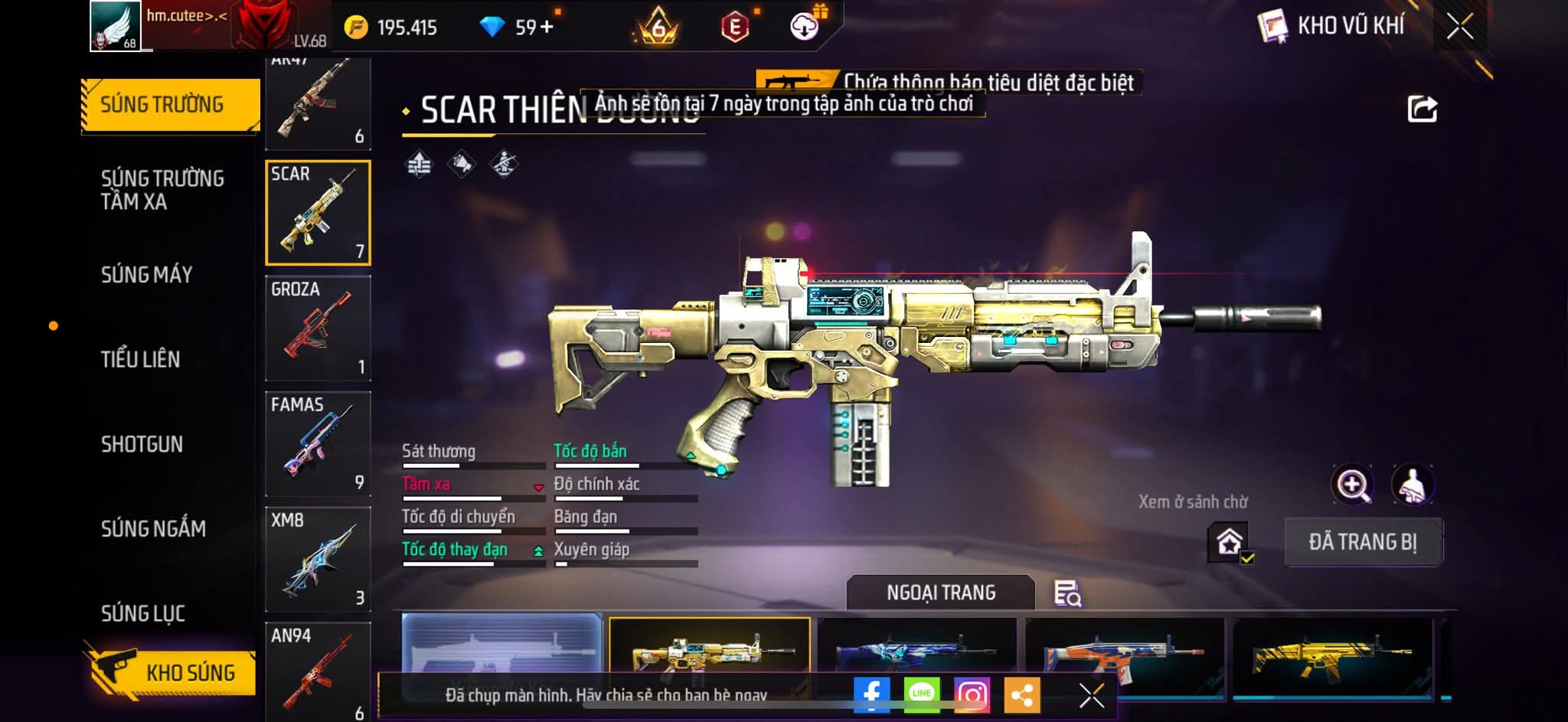The image size is (1568, 722).
Task: Choose the Súng Lục category
Action: click(x=143, y=613)
